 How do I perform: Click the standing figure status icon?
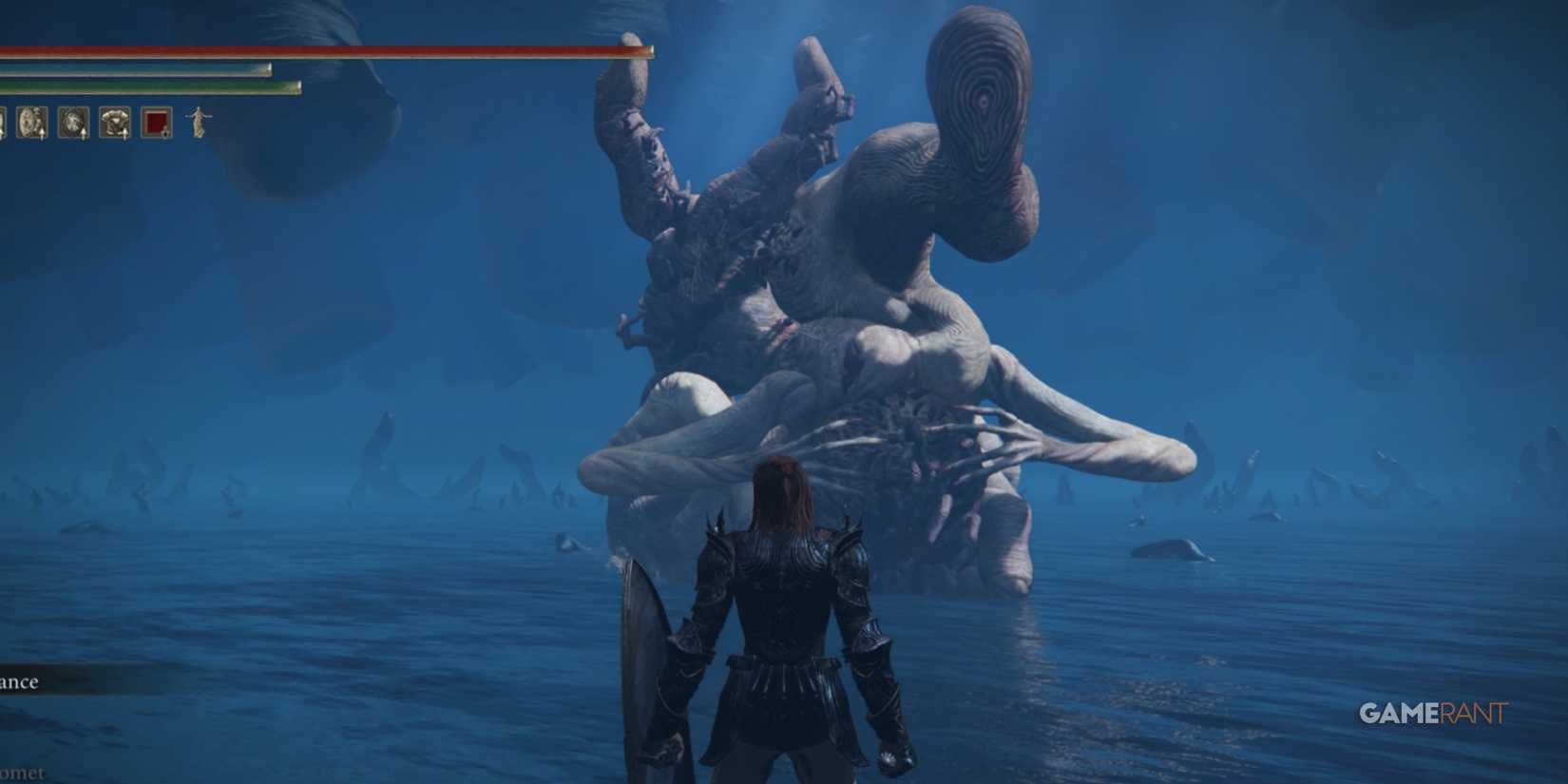(199, 122)
